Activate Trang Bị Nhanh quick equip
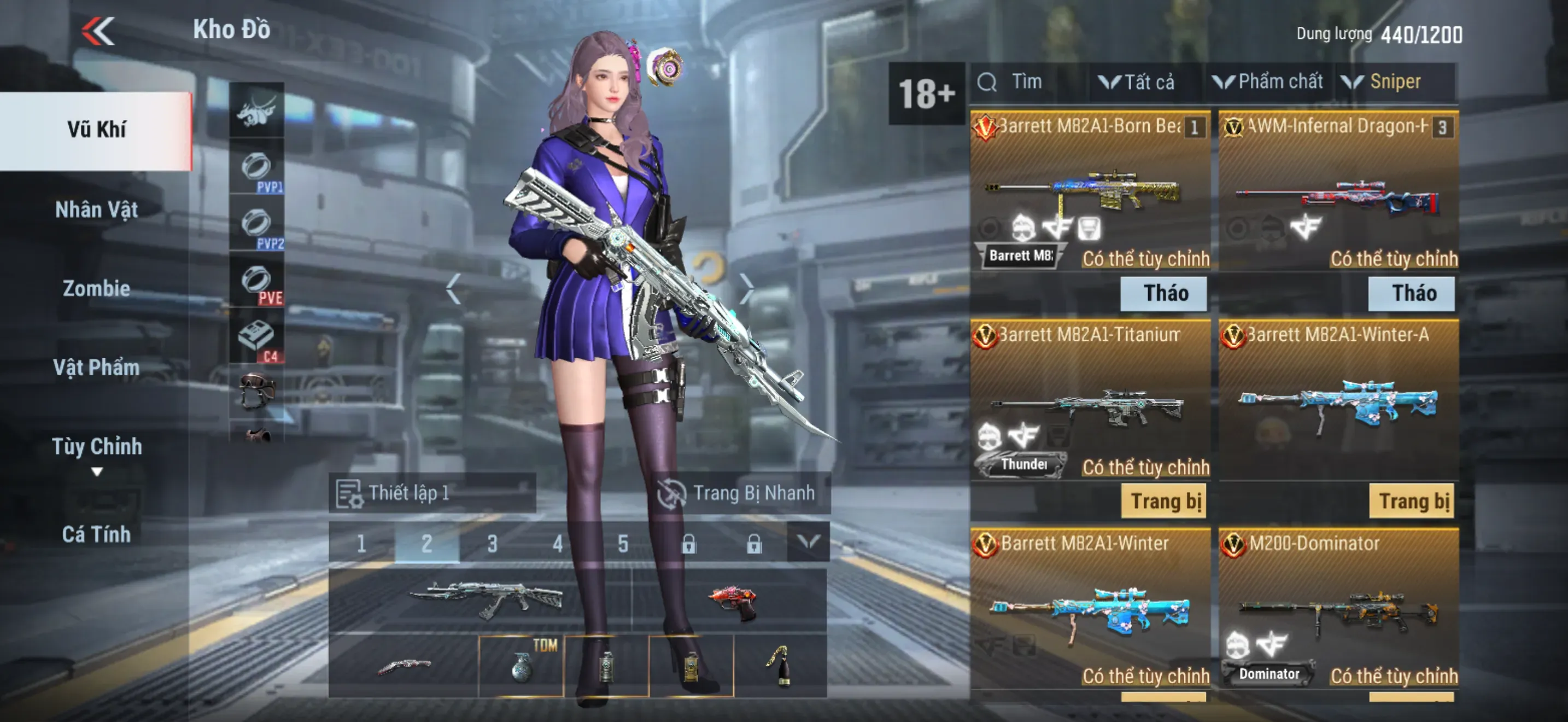Screen dimensions: 1568x722 (x=738, y=493)
